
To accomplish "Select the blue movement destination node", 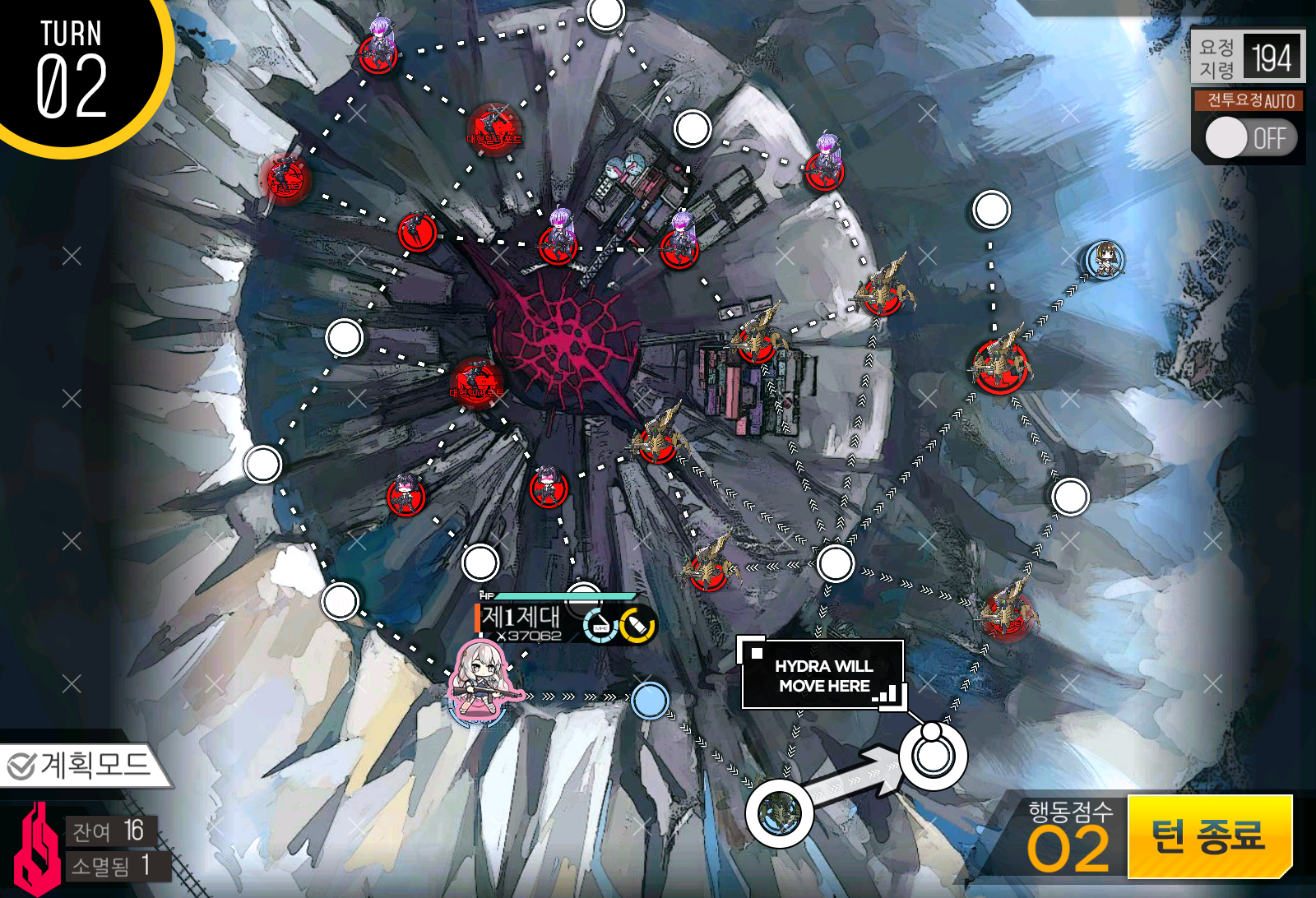I will tap(651, 701).
